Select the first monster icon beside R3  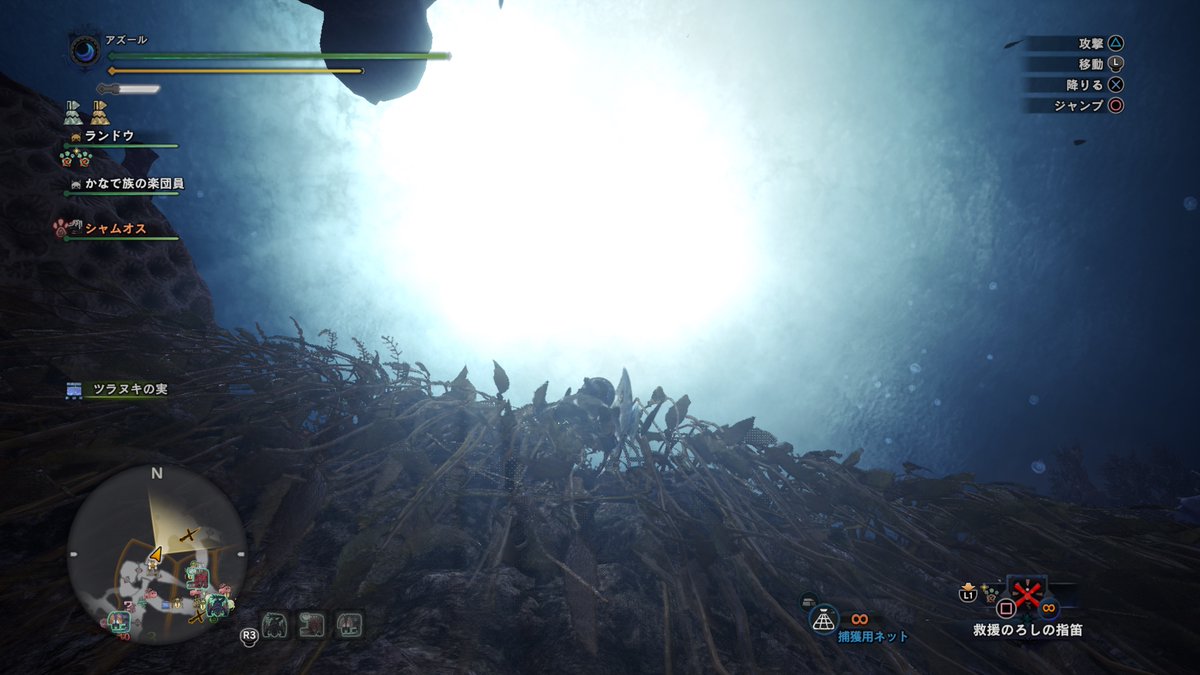click(x=275, y=625)
